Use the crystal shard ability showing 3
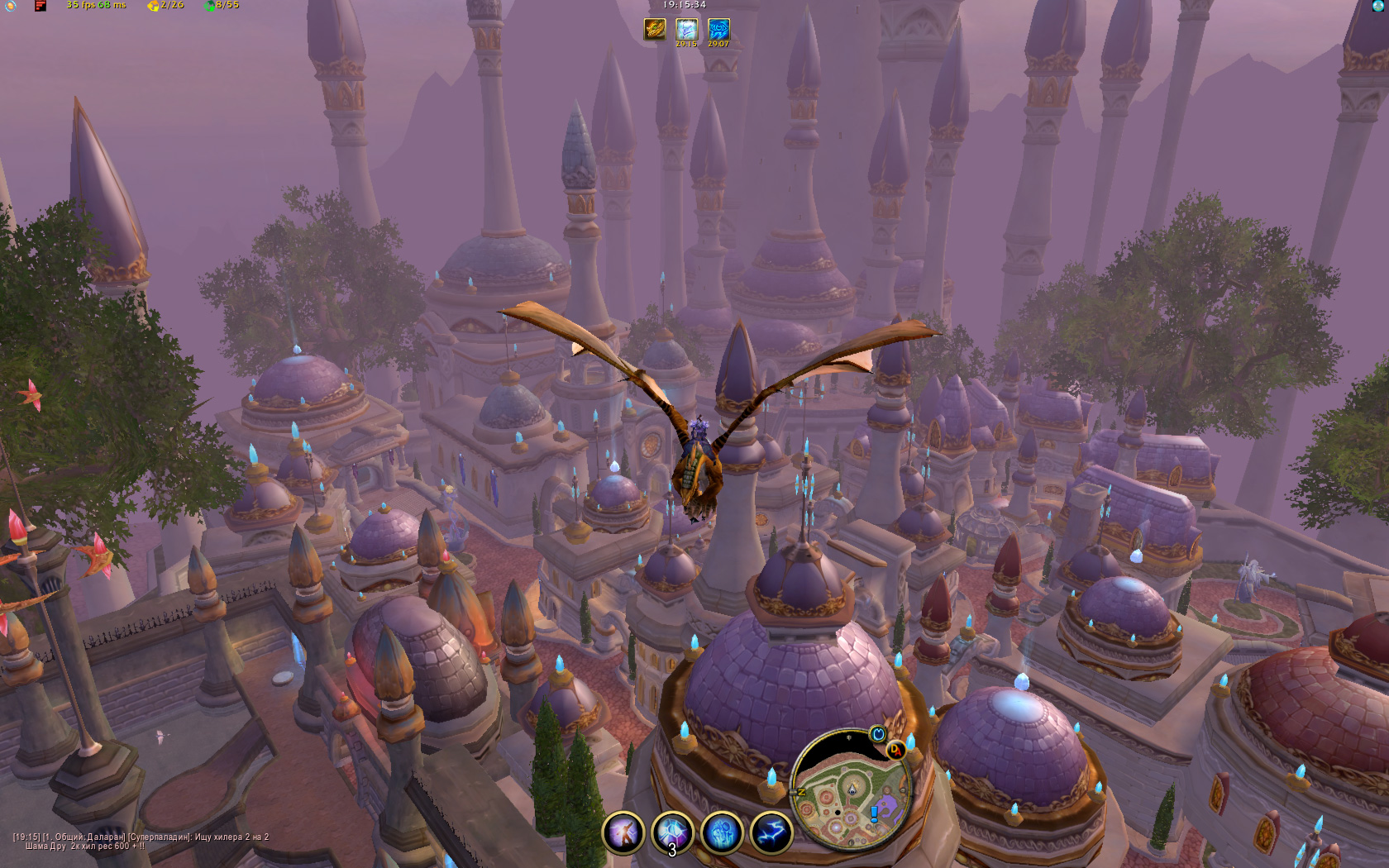 (x=672, y=832)
